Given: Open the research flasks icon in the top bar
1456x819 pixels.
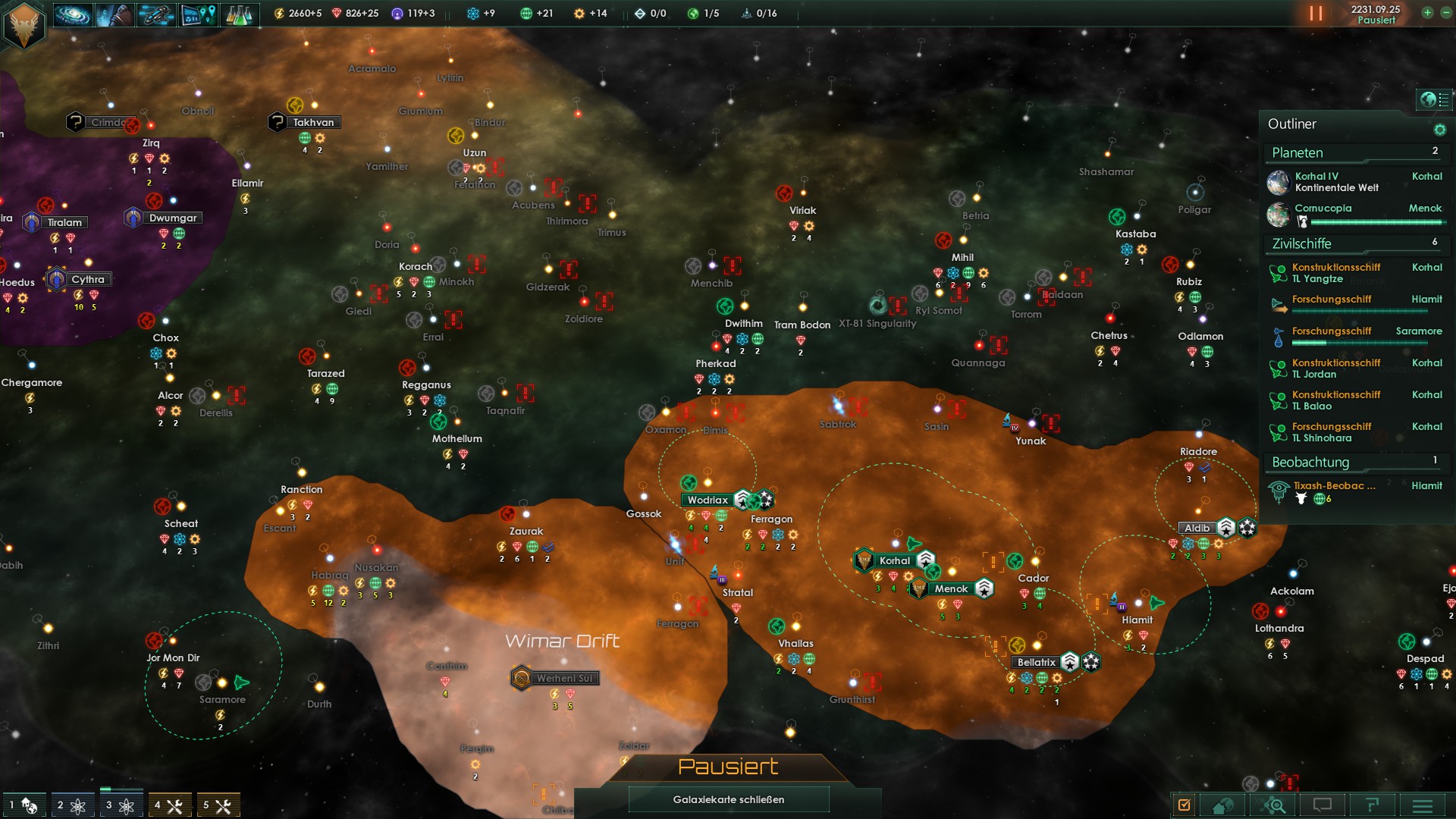Looking at the screenshot, I should point(239,14).
